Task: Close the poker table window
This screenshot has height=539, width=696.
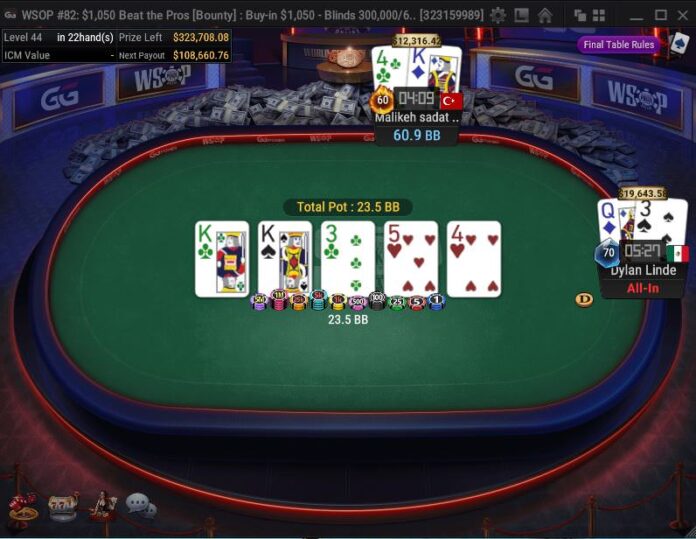Action: point(683,15)
